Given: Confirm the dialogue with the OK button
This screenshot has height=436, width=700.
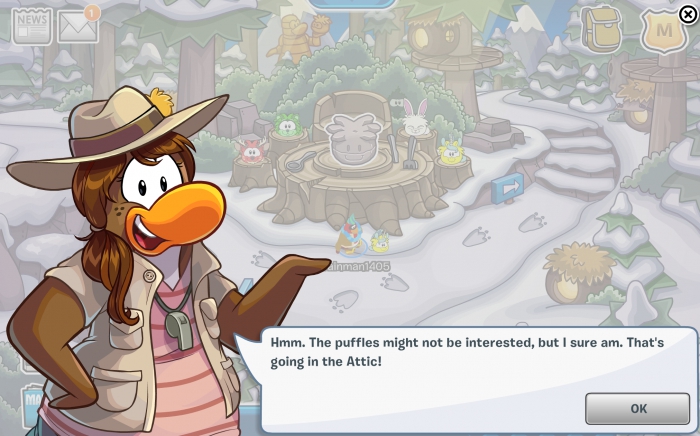Looking at the screenshot, I should tap(637, 408).
